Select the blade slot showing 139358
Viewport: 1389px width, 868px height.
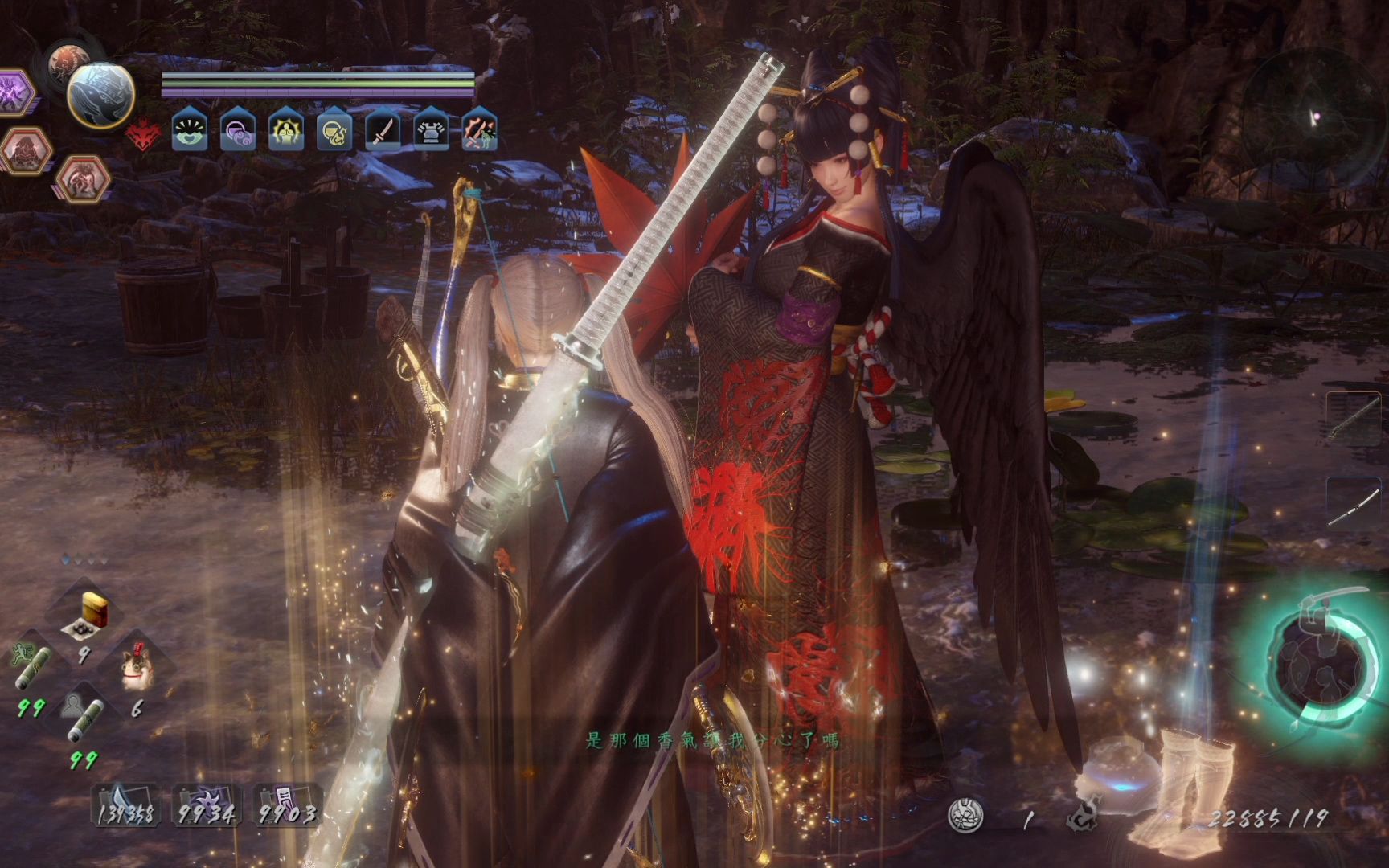click(126, 805)
